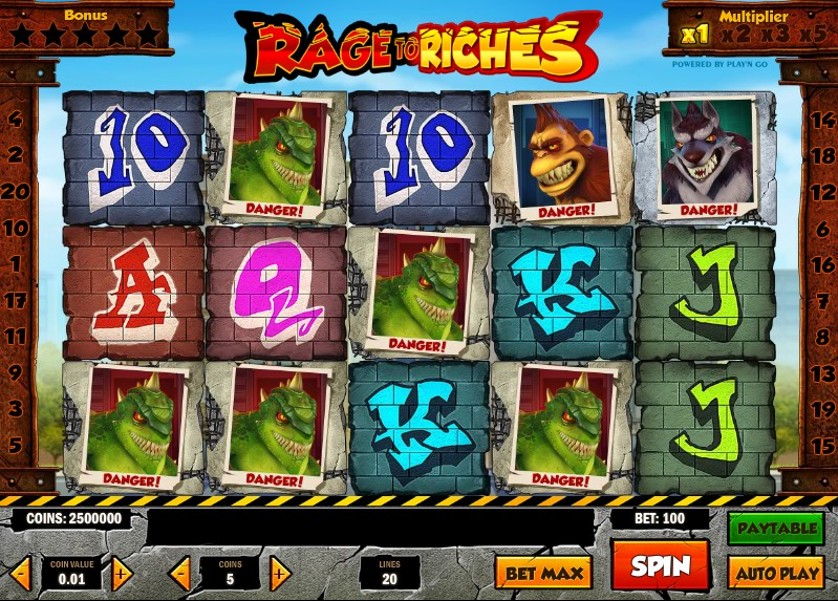Spin the reels with the SPIN button
Screen dimensions: 838x601
pyautogui.click(x=659, y=566)
